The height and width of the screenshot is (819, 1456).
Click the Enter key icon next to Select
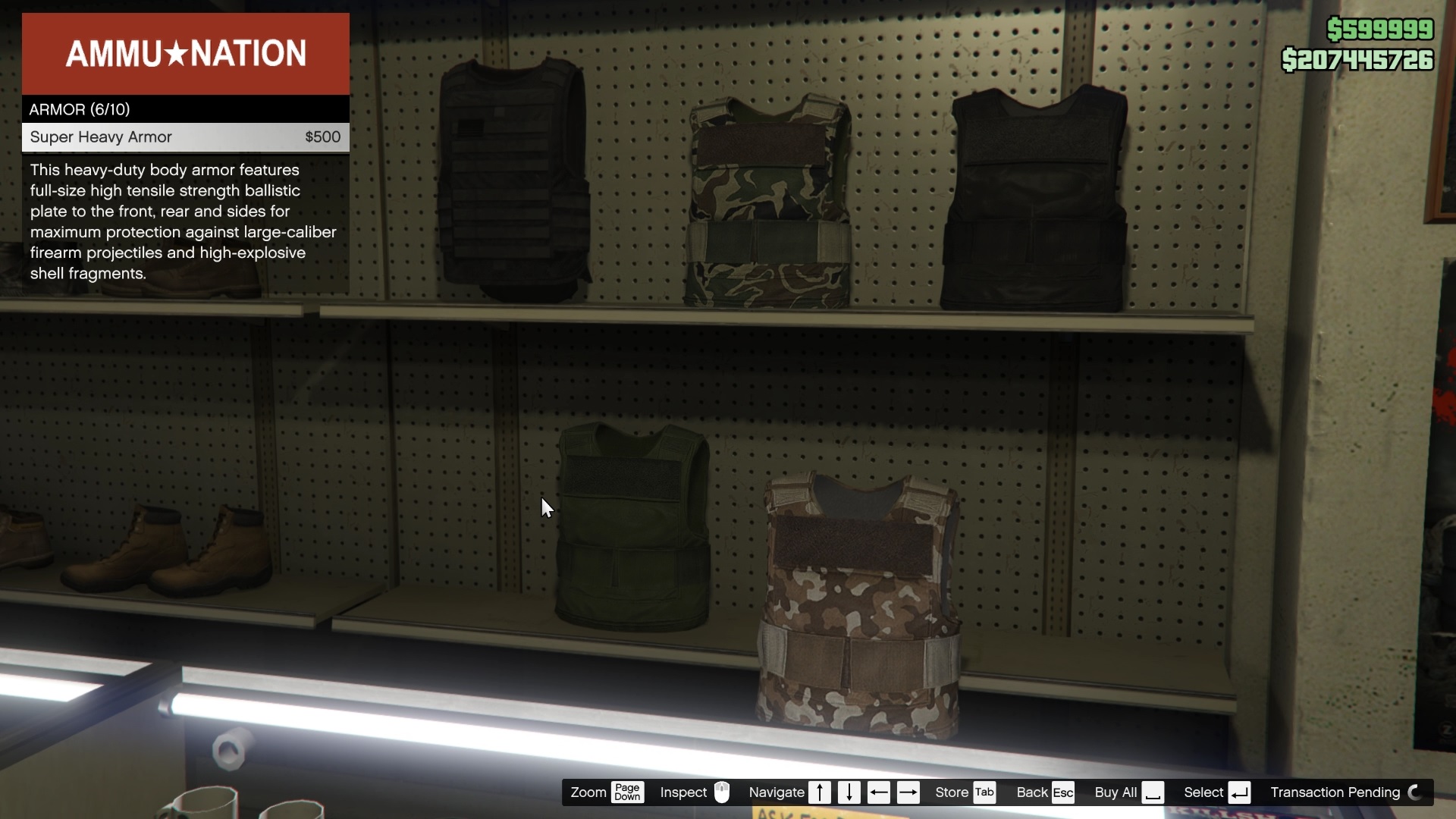pos(1241,792)
